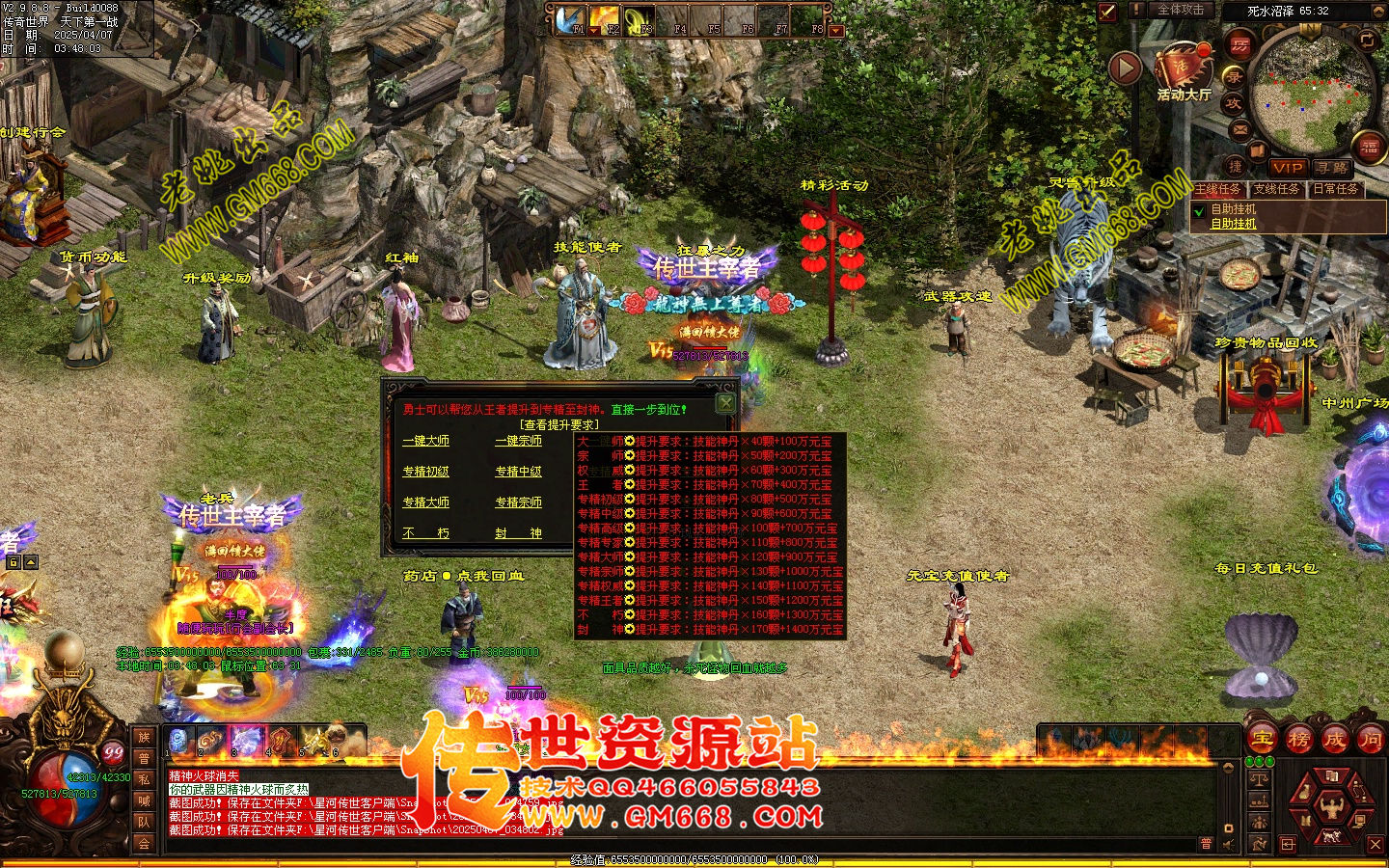Switch to the 支线任务 tab
Viewport: 1389px width, 868px height.
point(1277,189)
